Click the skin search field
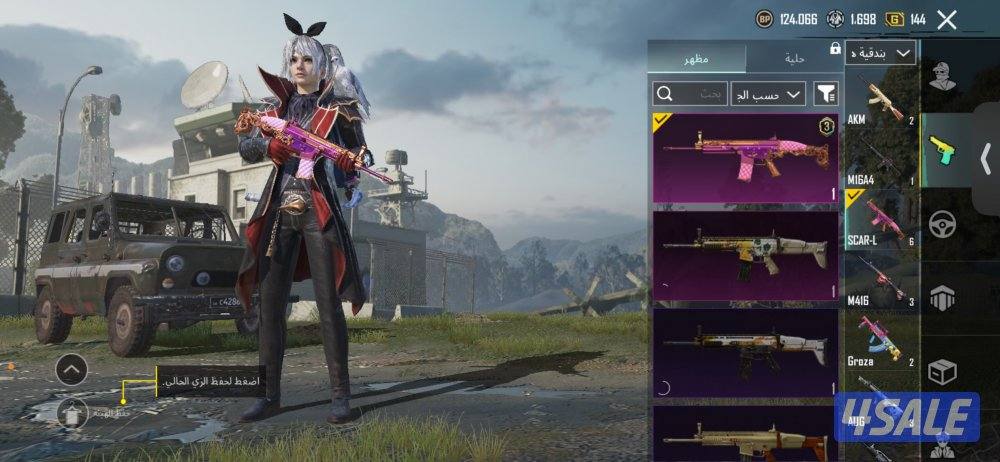 point(690,94)
